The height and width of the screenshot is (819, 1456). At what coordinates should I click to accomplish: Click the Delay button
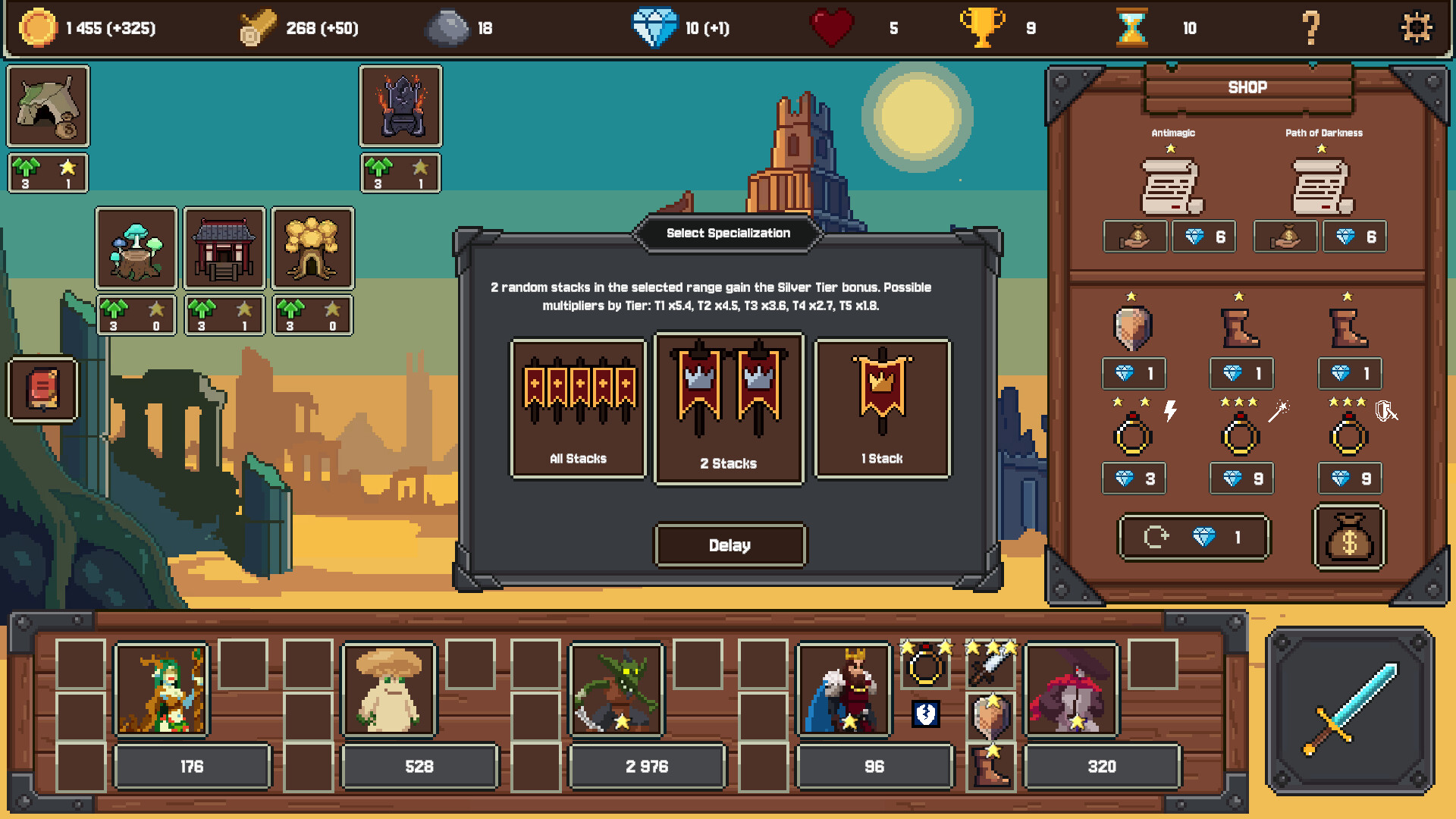click(730, 545)
